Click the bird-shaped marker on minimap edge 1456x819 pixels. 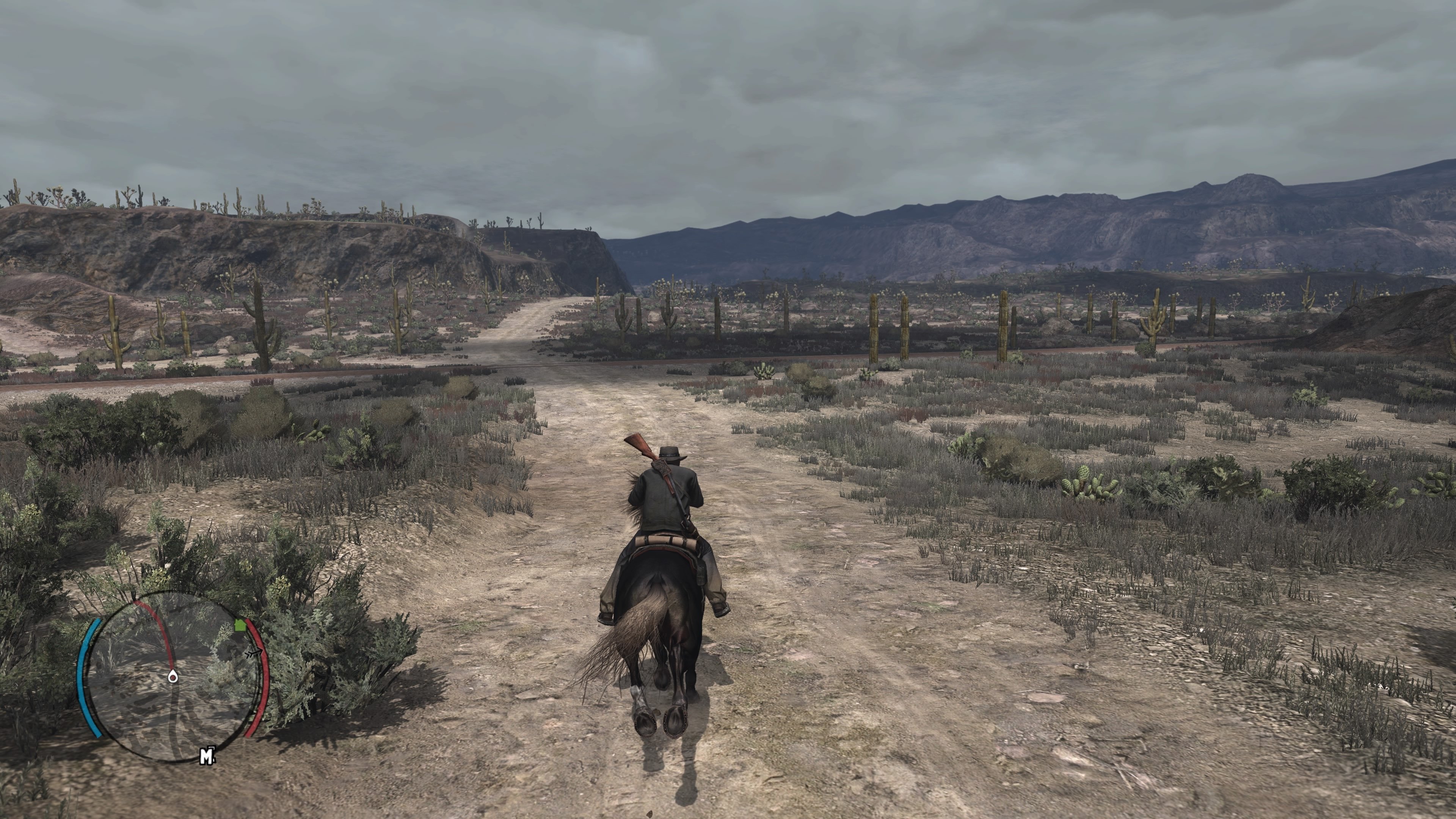coord(254,653)
